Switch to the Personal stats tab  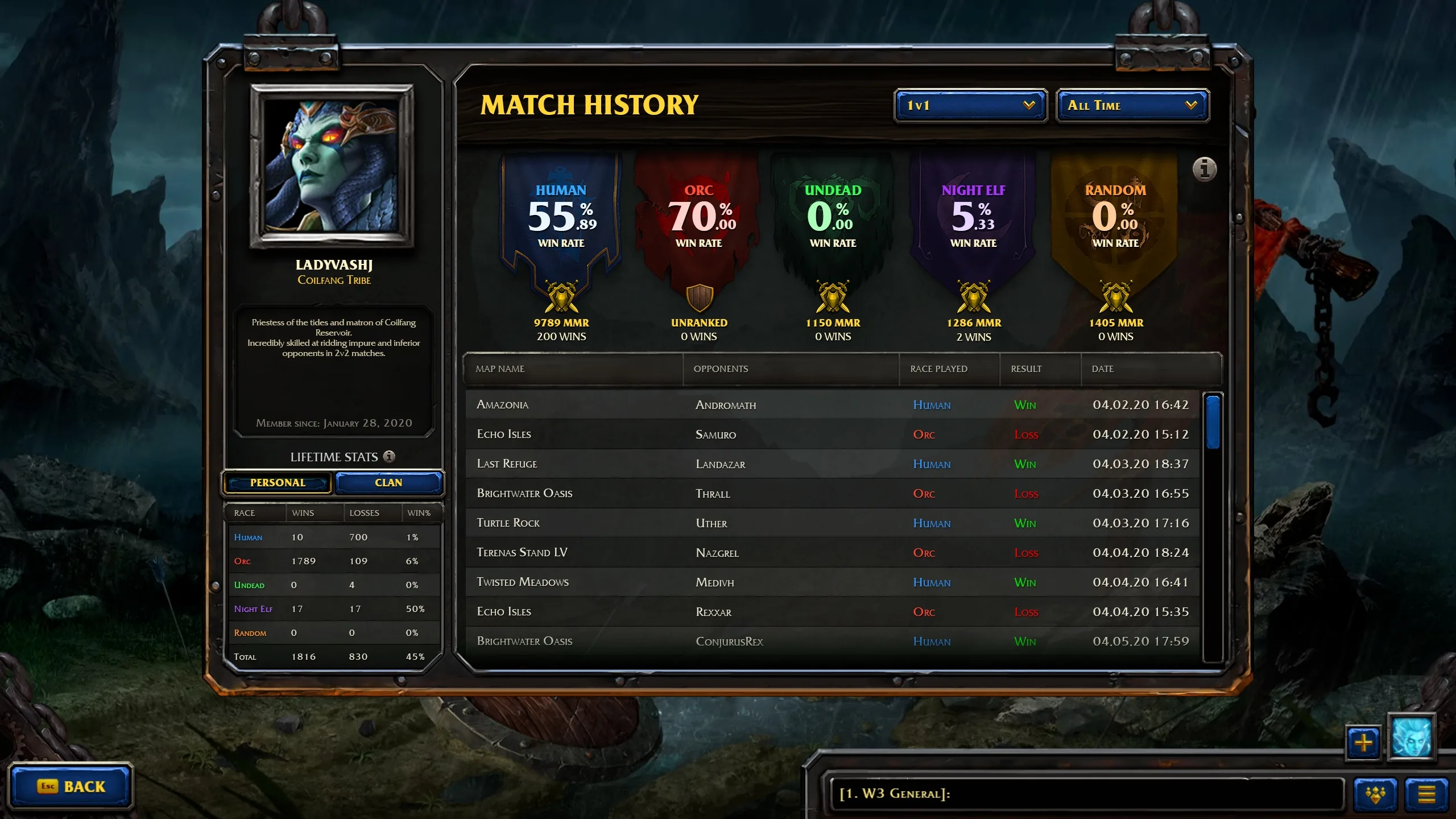click(278, 483)
